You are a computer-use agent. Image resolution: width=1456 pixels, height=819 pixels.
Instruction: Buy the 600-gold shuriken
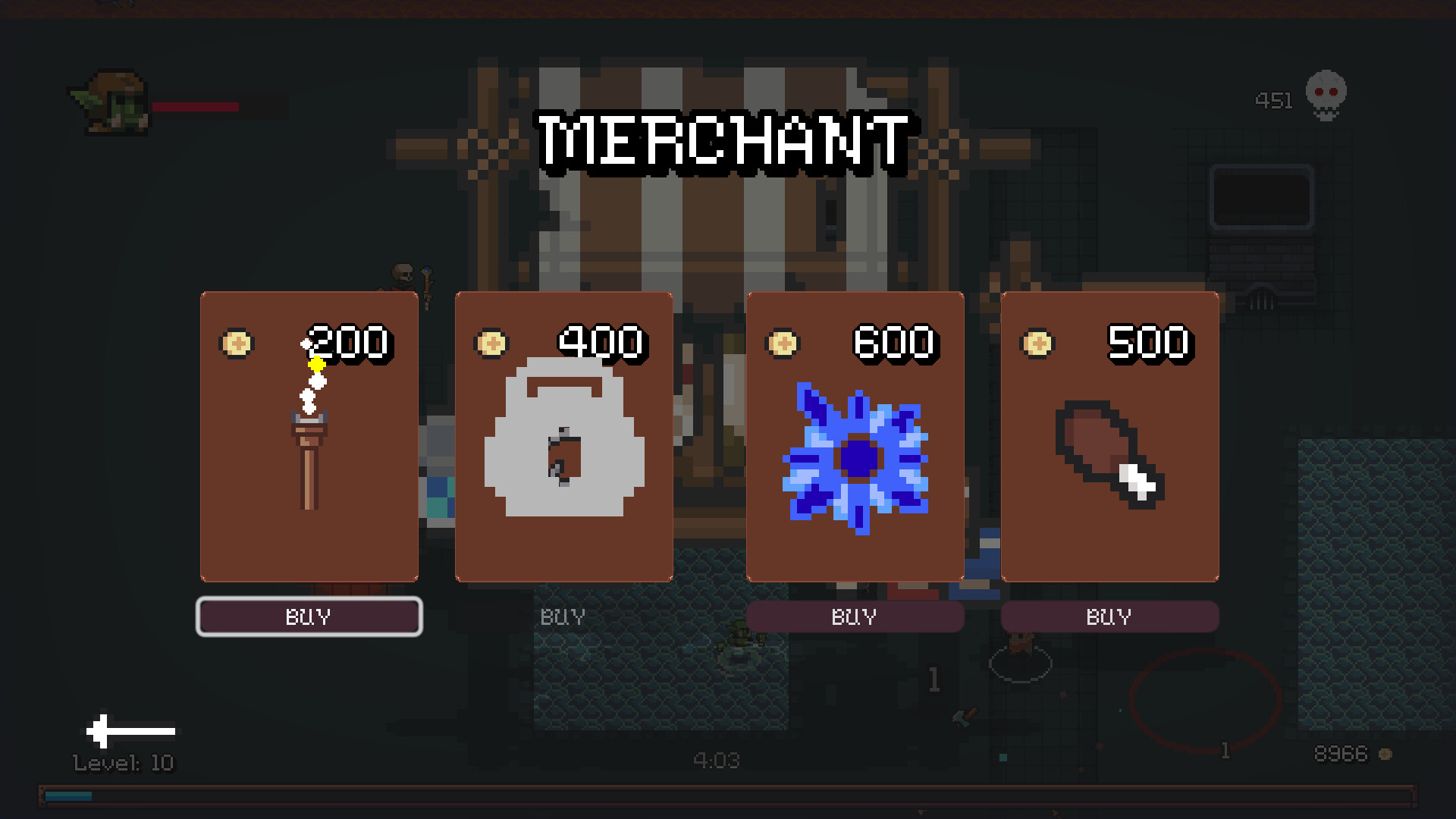(855, 617)
